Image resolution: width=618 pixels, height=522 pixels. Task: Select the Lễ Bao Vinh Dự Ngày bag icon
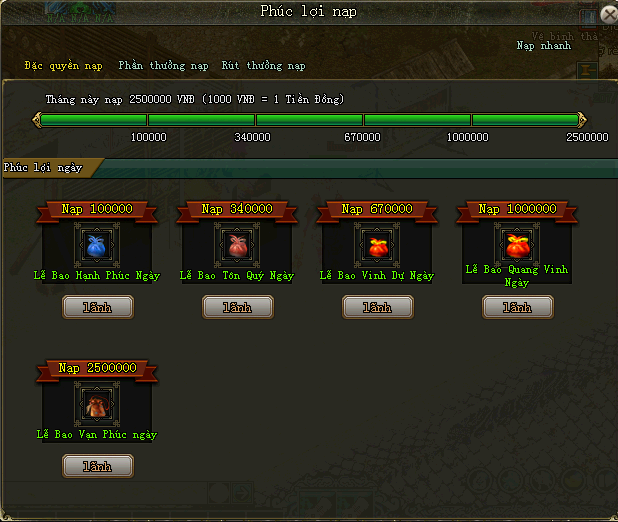377,244
